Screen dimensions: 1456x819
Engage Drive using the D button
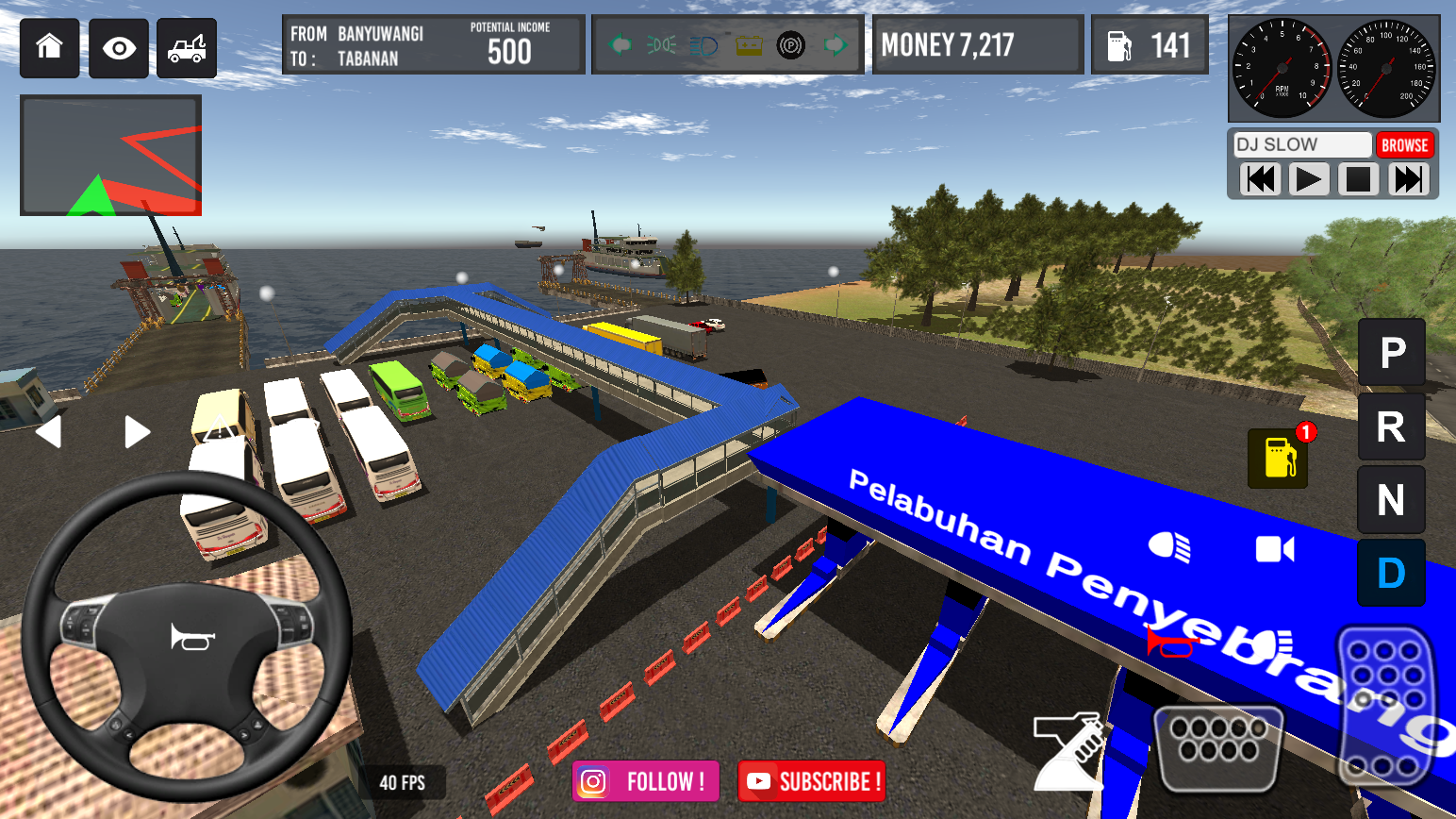(1391, 572)
